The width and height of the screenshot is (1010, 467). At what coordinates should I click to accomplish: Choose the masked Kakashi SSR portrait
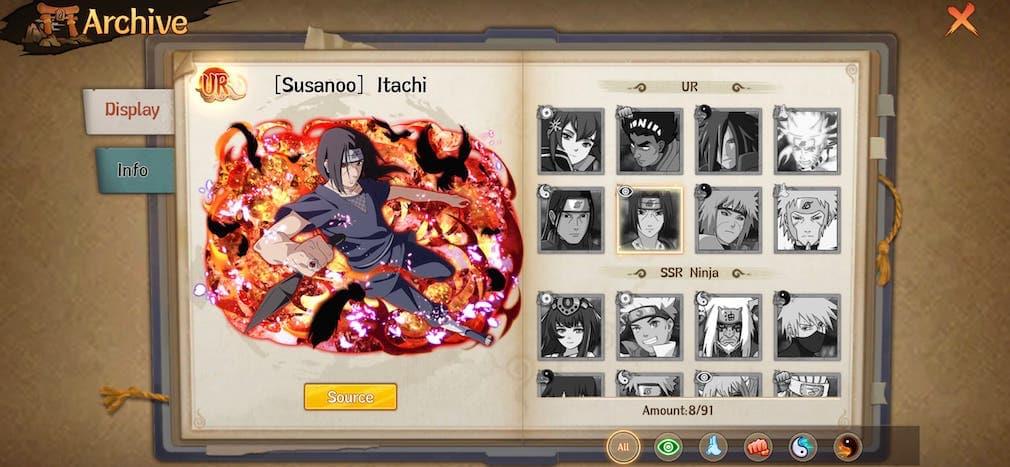click(x=807, y=326)
